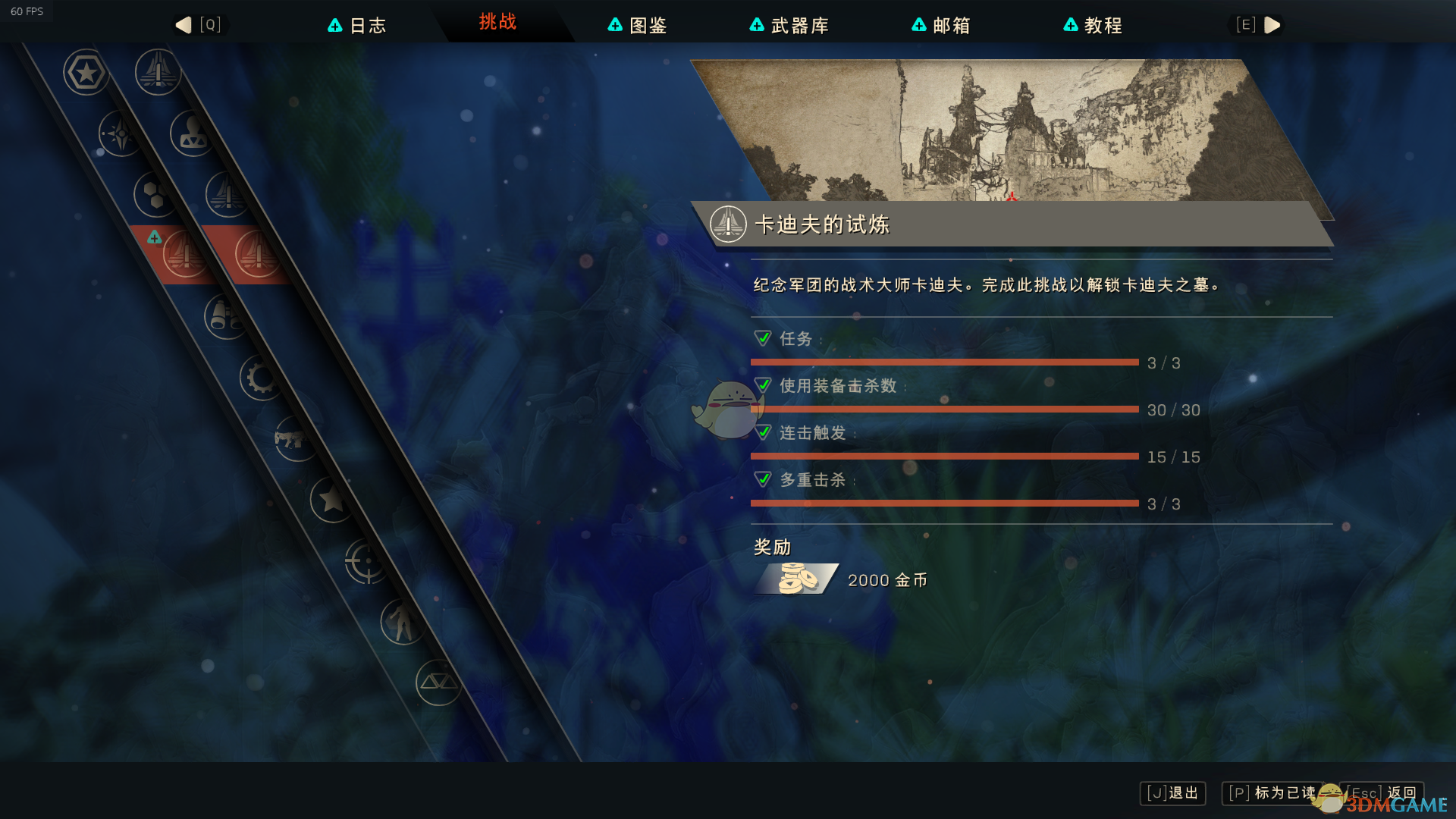Mark the challenge as read with 标为已读
The image size is (1456, 819).
coord(1272,793)
